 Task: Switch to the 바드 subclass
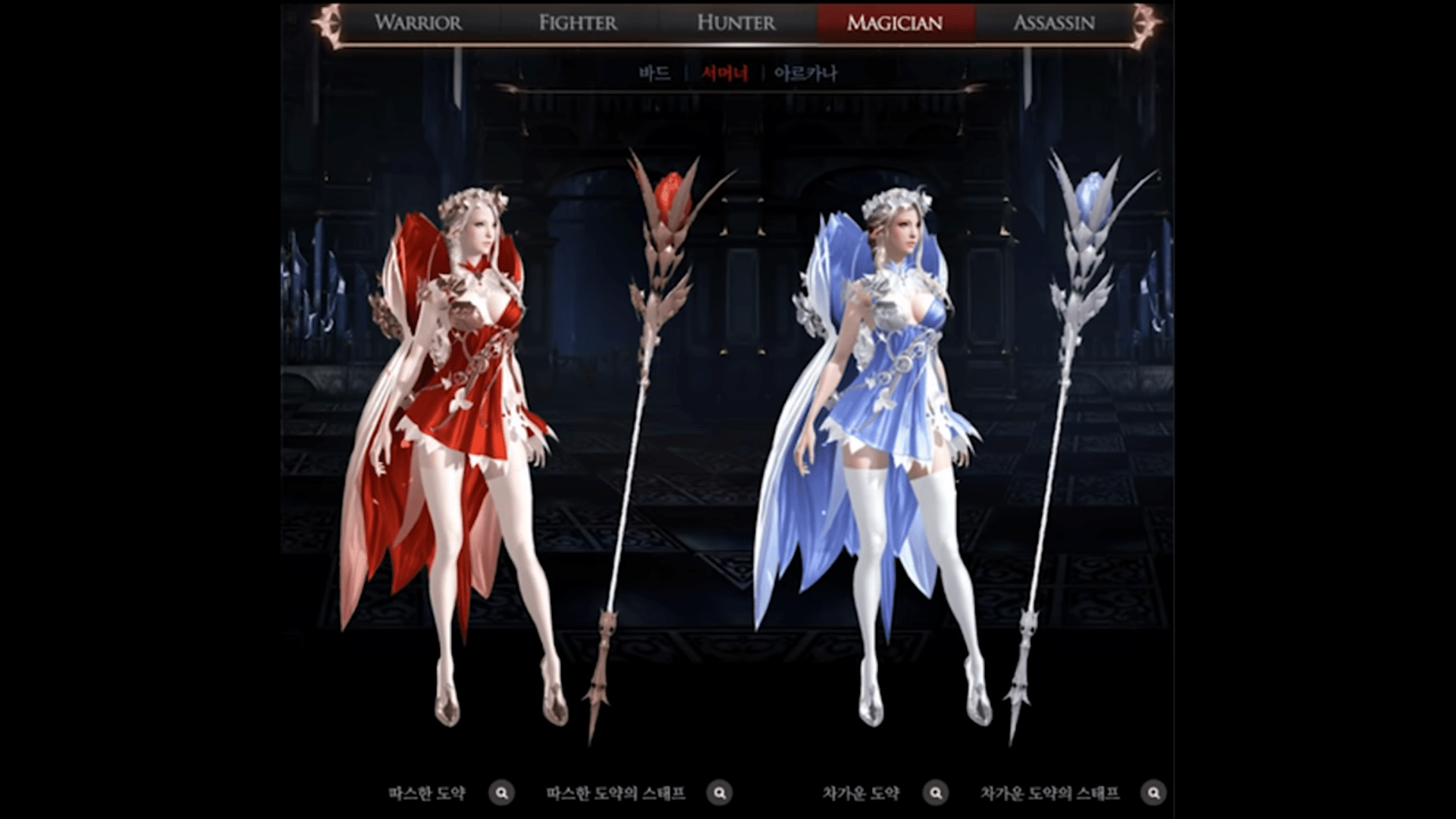(x=654, y=74)
